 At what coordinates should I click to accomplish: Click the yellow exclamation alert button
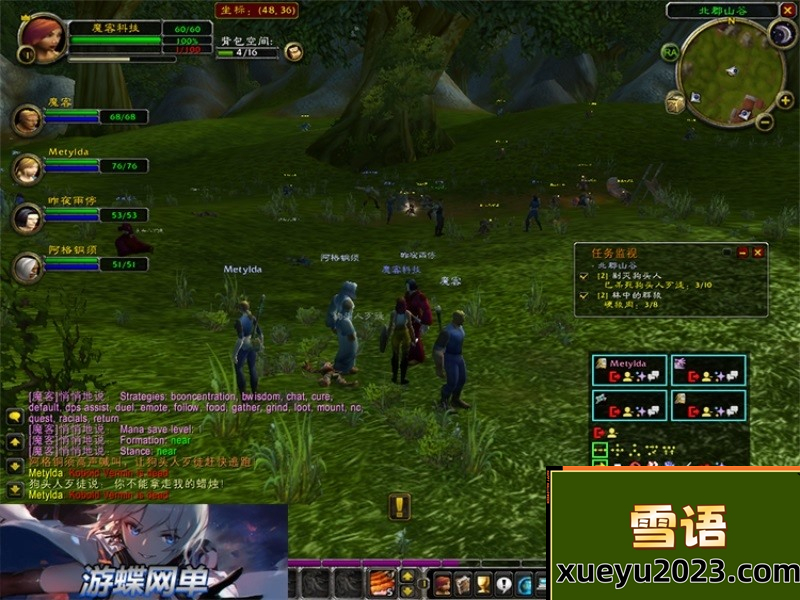pos(399,506)
